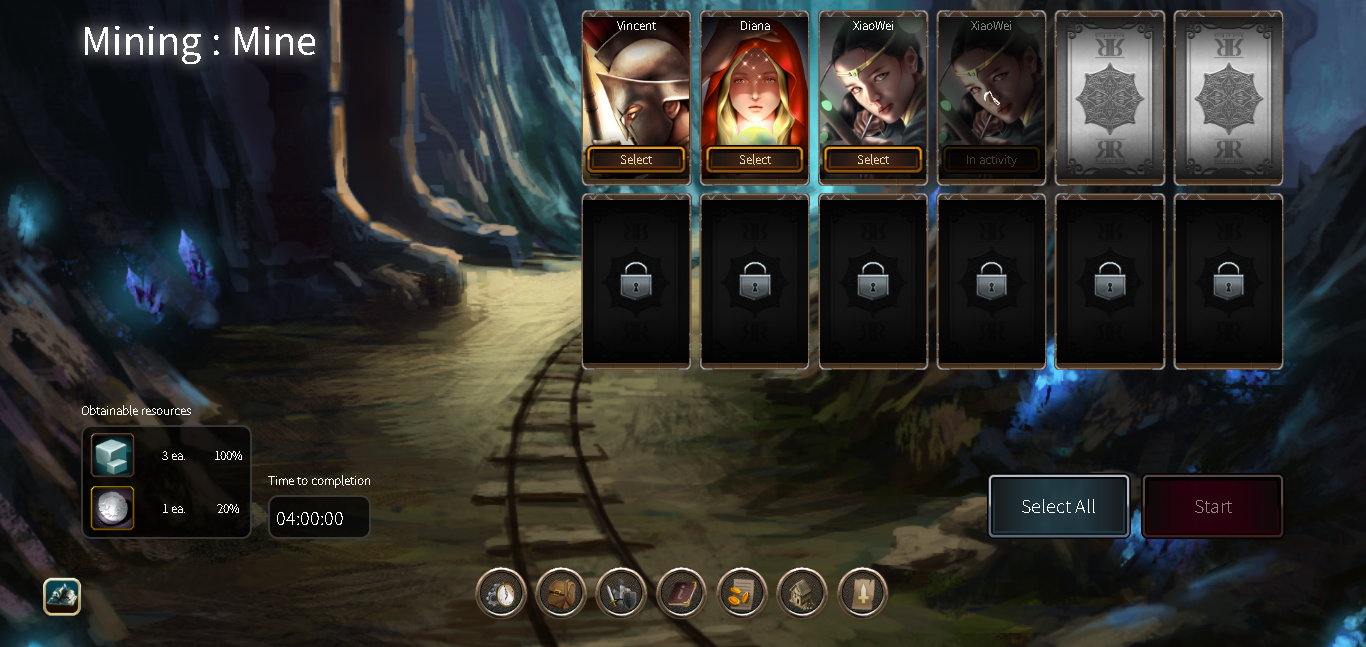Choose Diana's Select button

[754, 160]
